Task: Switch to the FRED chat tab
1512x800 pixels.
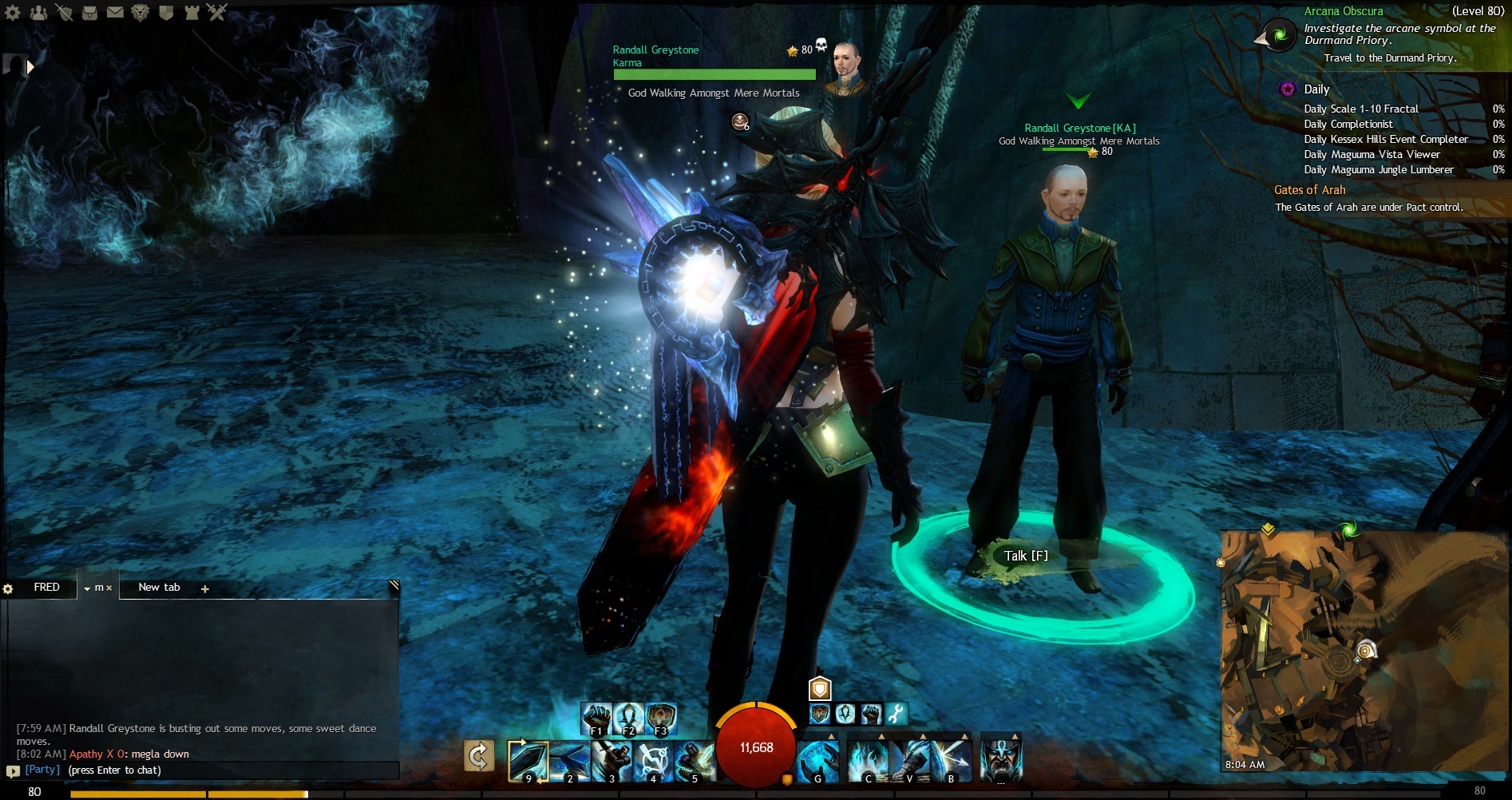Action: (46, 588)
